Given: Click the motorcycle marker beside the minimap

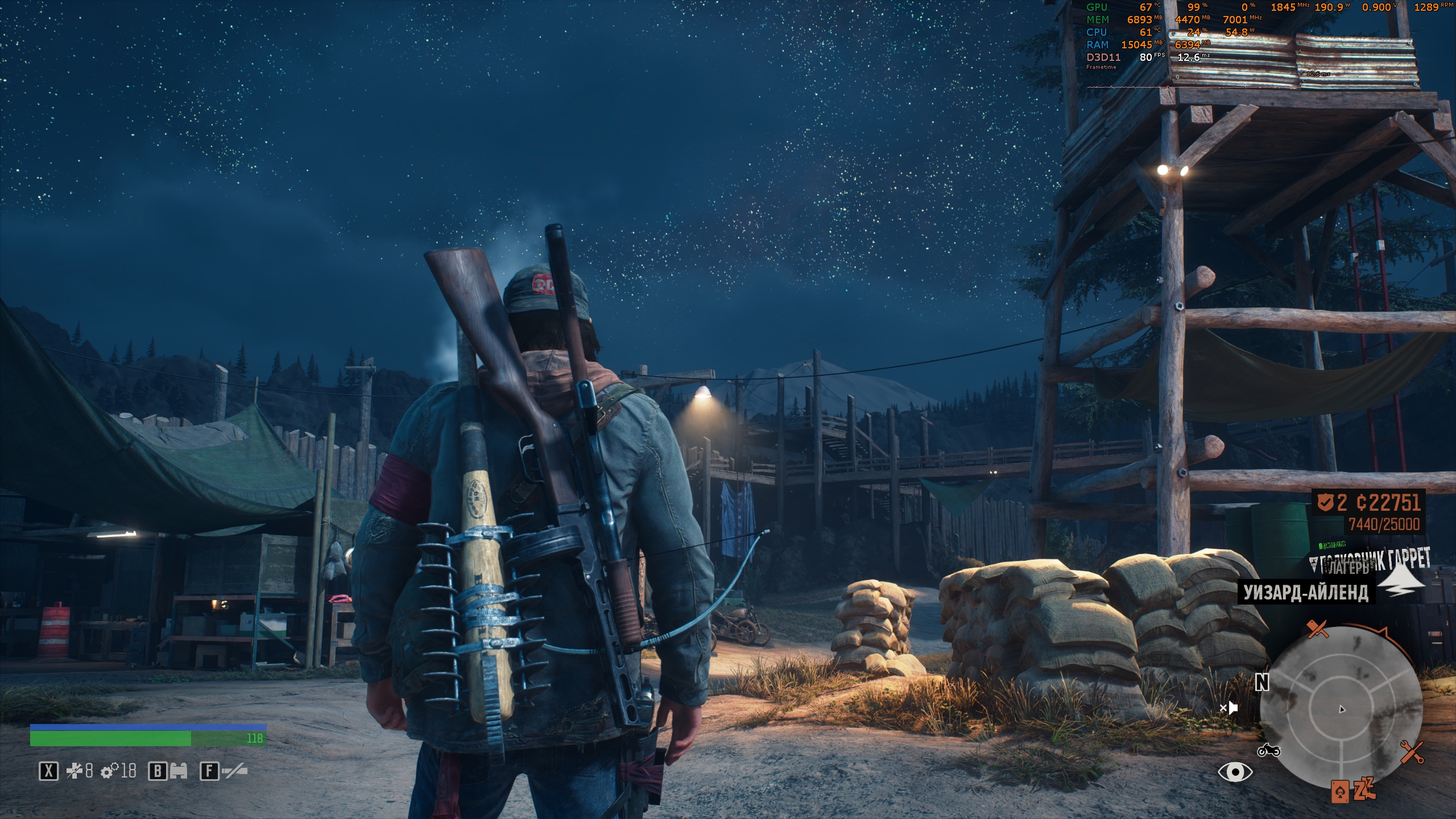Looking at the screenshot, I should click(1268, 751).
